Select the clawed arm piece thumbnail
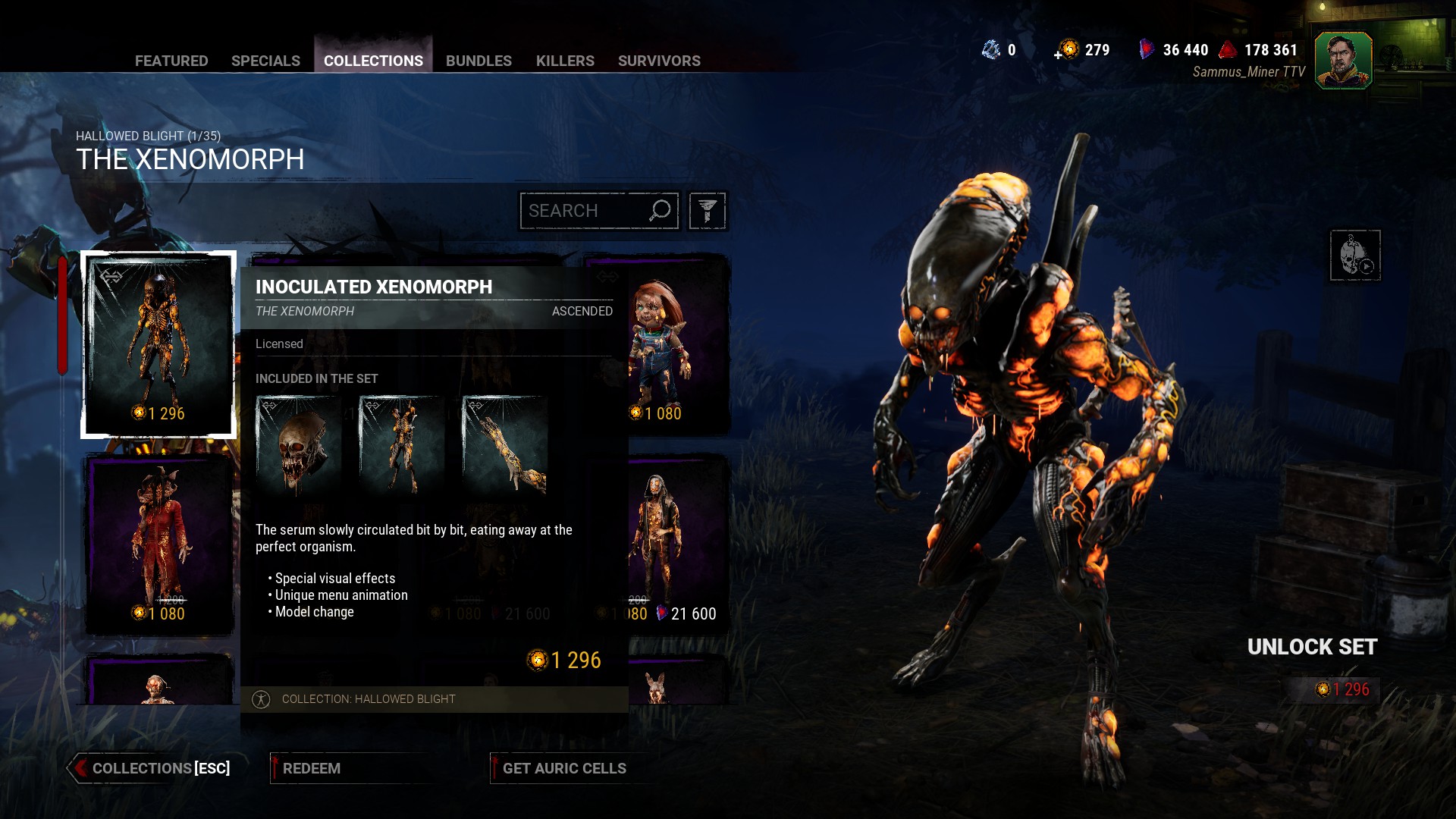The height and width of the screenshot is (819, 1456). point(505,445)
